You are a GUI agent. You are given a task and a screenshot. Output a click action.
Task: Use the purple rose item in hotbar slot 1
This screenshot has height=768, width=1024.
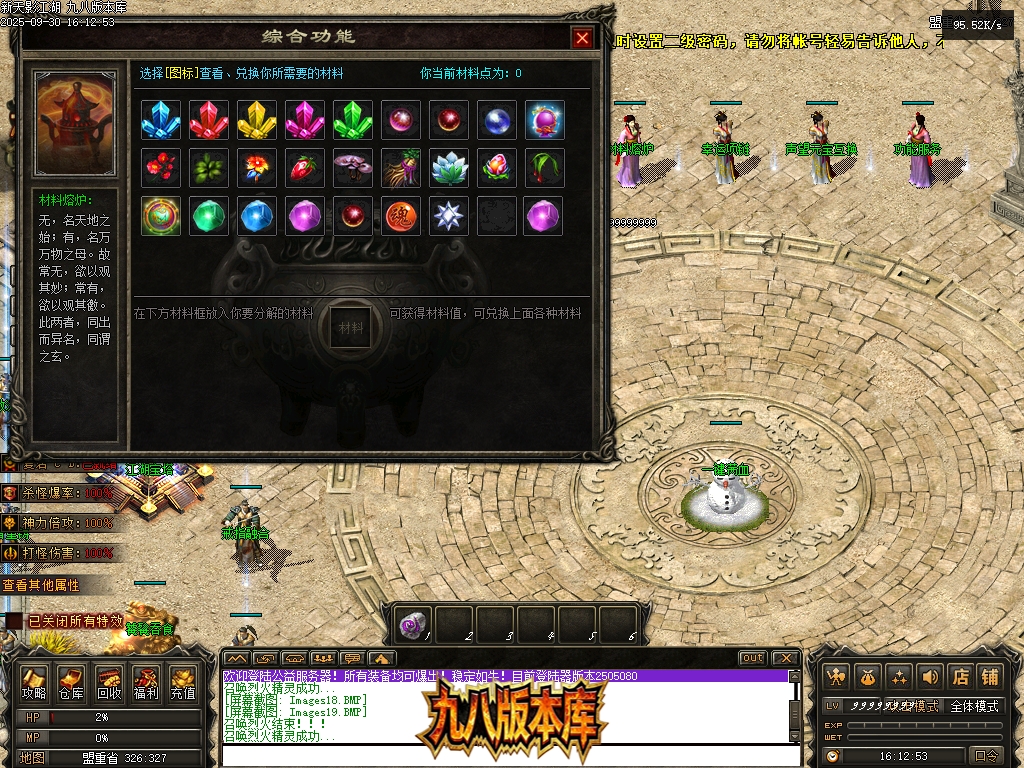[x=413, y=625]
